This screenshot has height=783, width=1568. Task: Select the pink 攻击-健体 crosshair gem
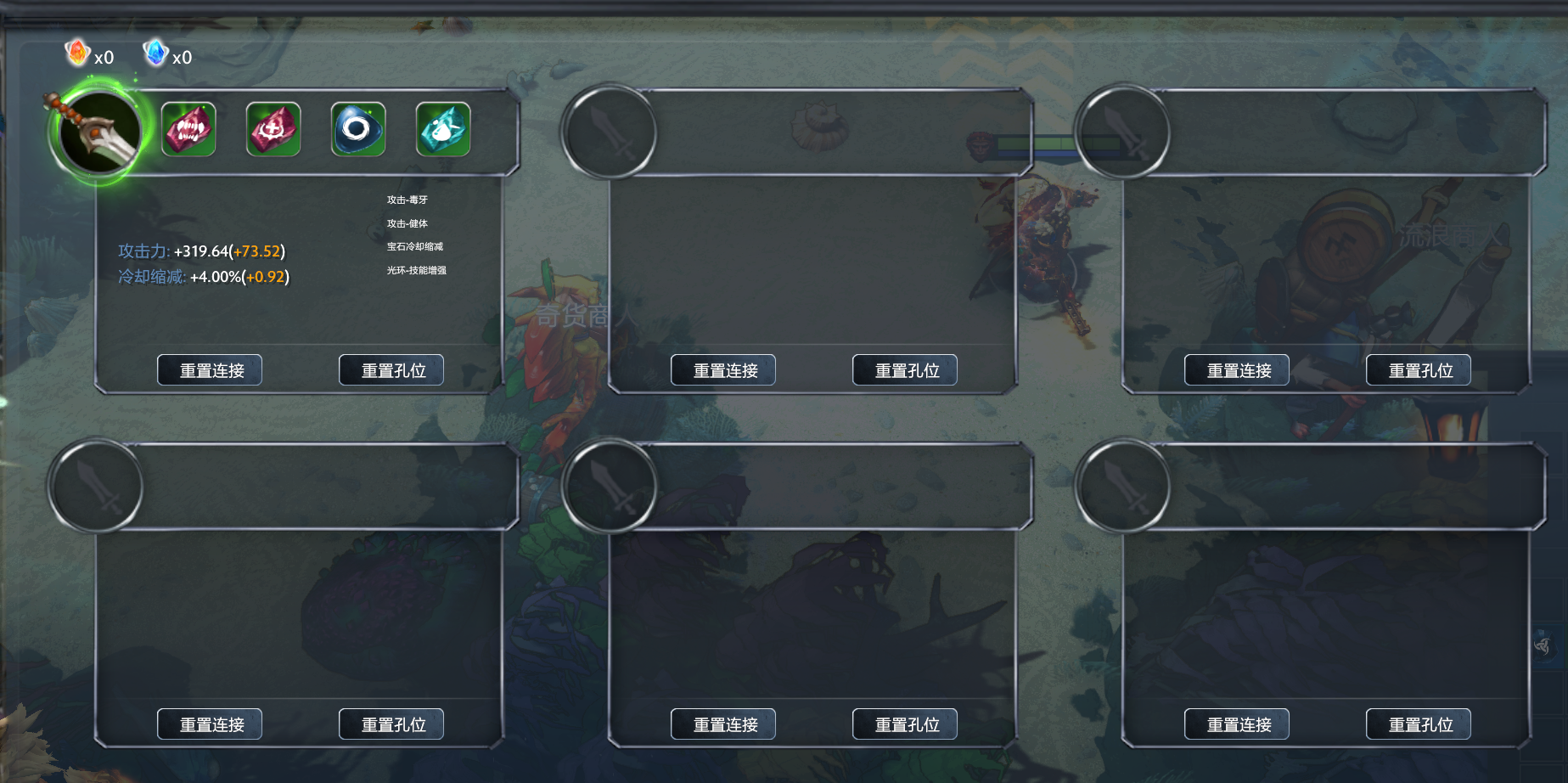point(273,128)
